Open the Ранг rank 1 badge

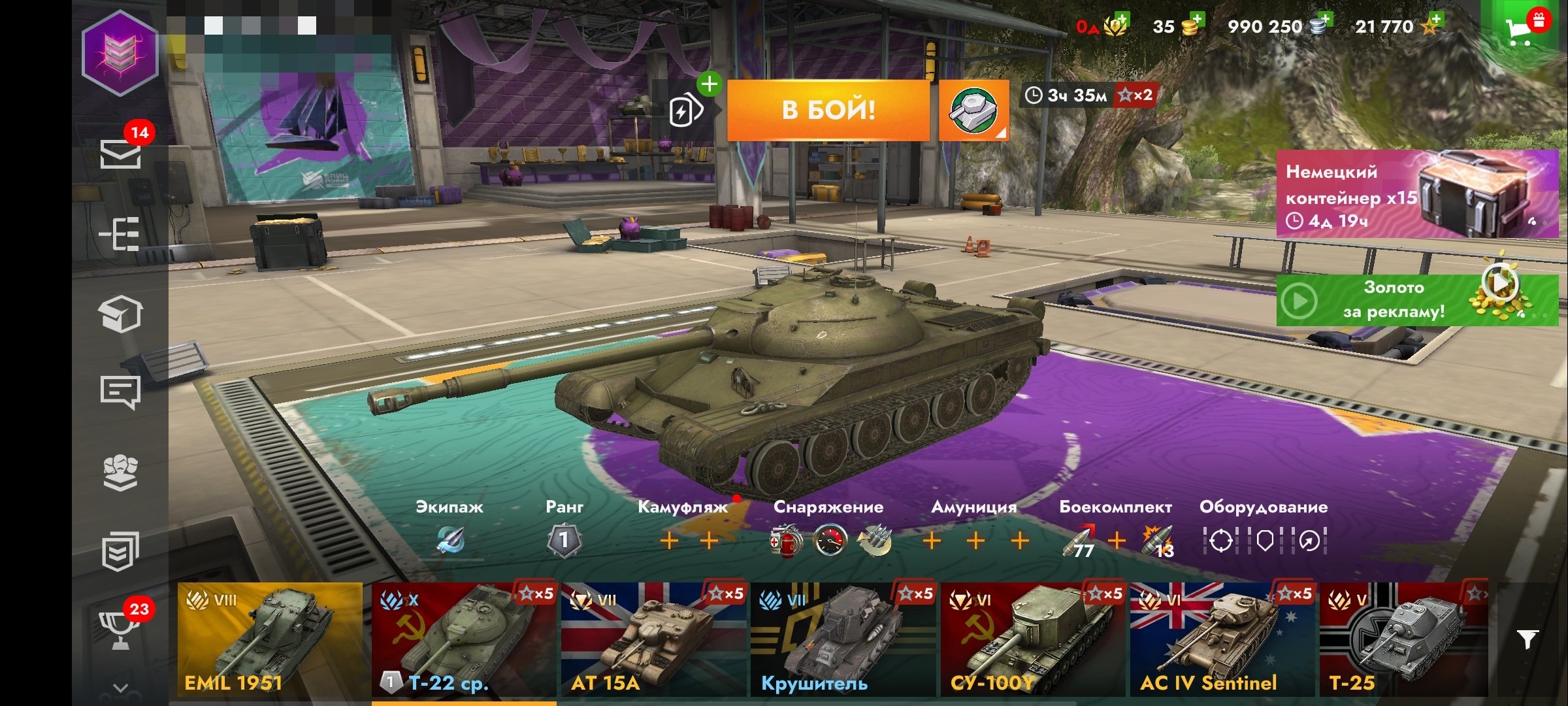564,540
